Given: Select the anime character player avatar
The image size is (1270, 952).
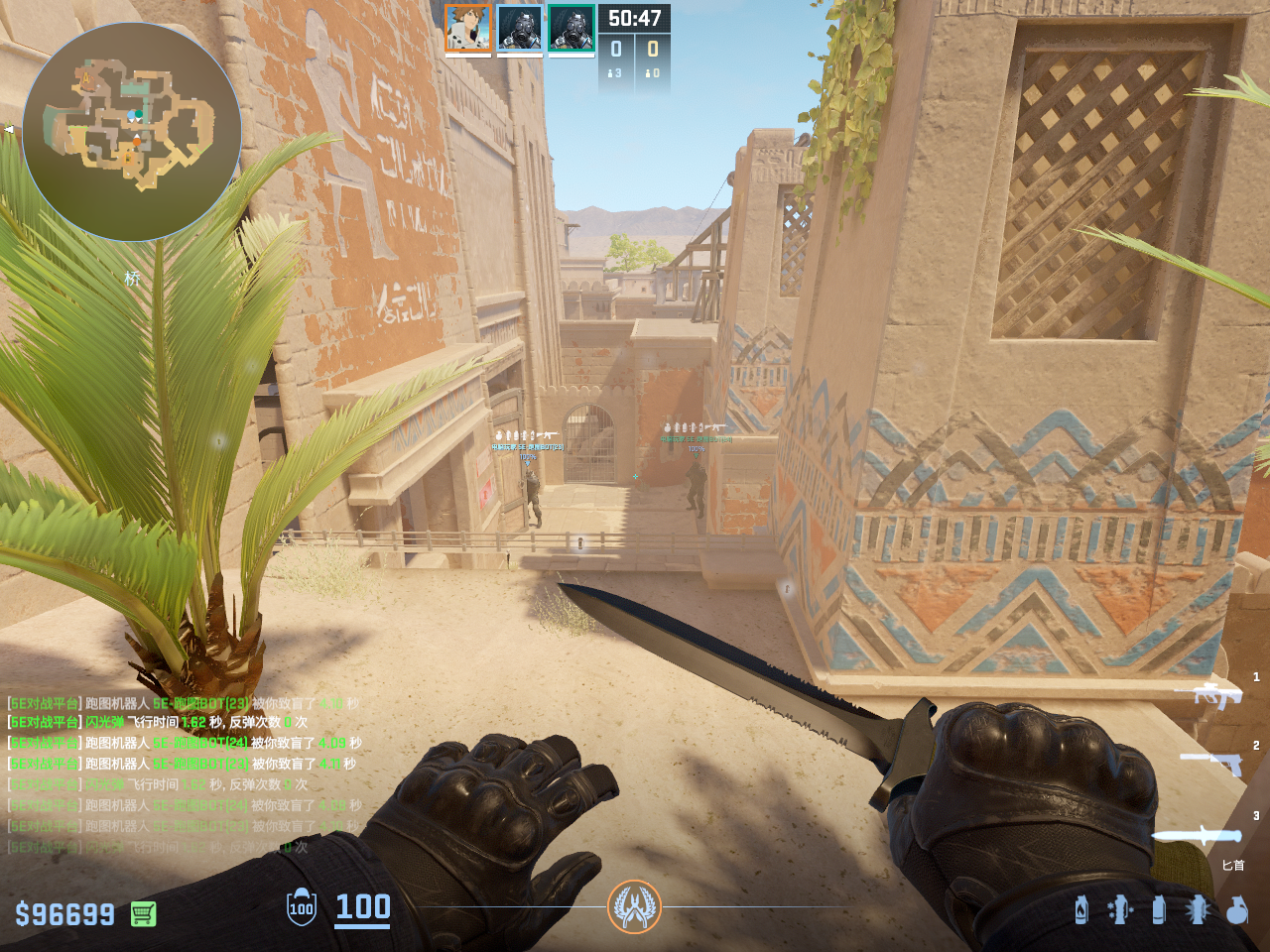Looking at the screenshot, I should 468,28.
